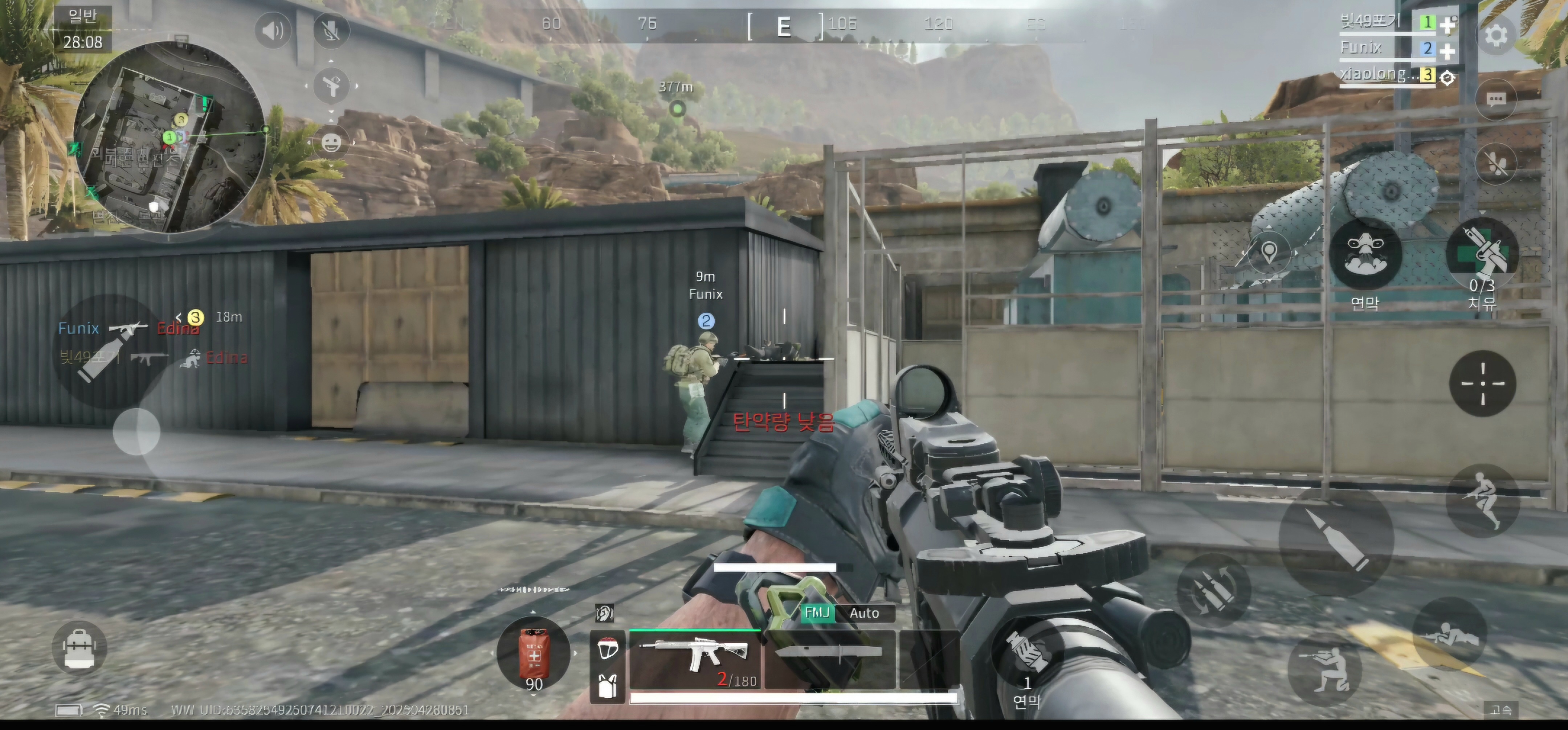Toggle the speaker audio button
This screenshot has width=1568, height=730.
click(273, 30)
